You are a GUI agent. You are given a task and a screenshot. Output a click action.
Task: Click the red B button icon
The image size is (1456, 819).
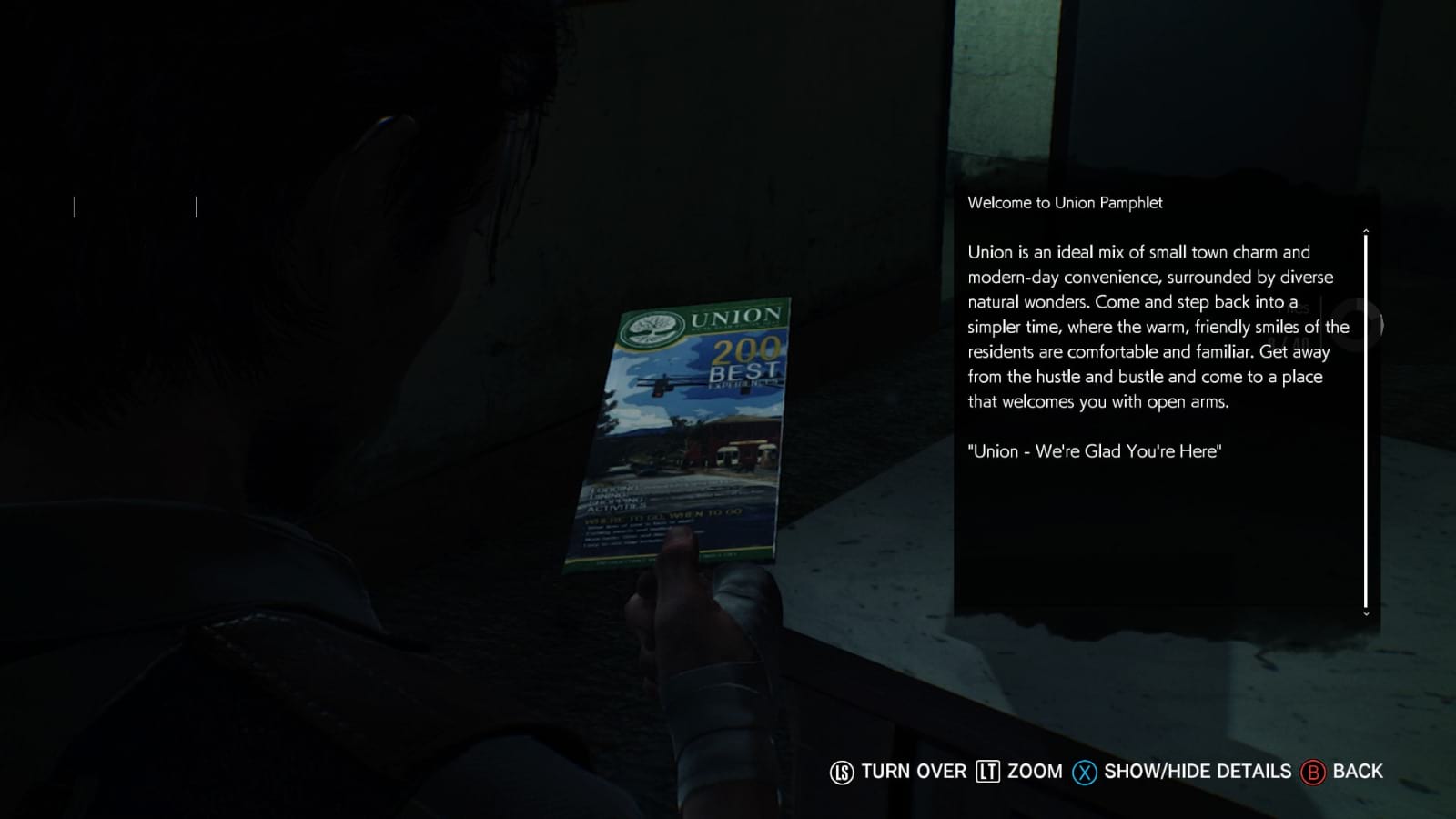click(x=1311, y=772)
